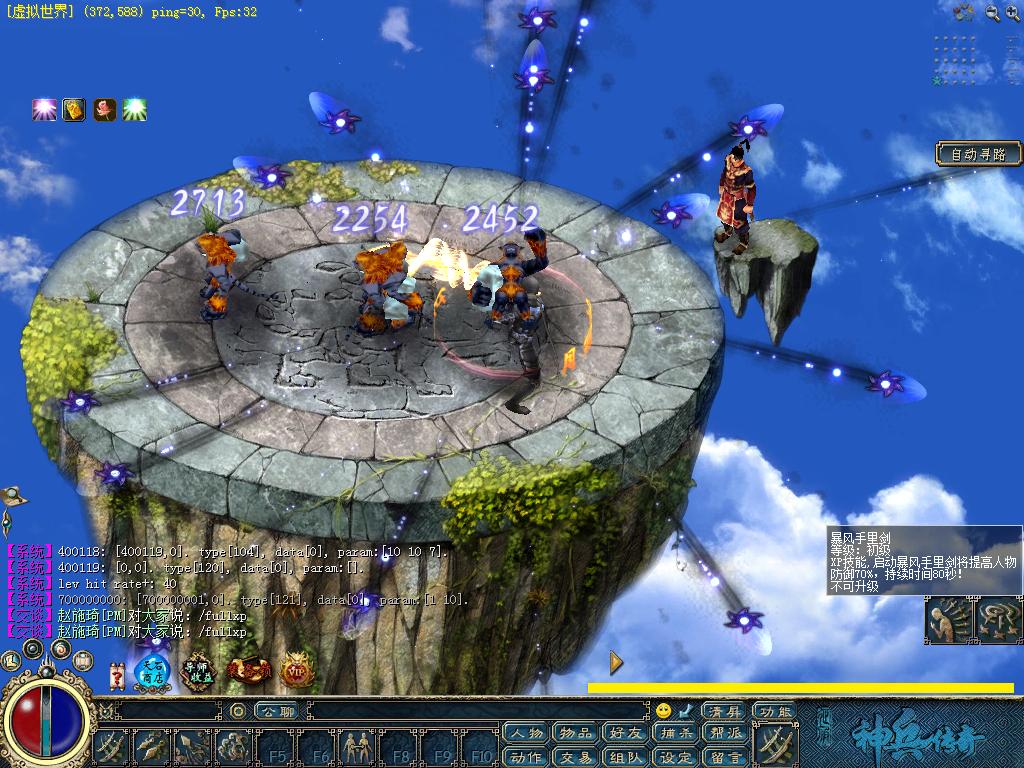This screenshot has height=768, width=1024.
Task: Open the 组队 team panel
Action: click(x=626, y=756)
